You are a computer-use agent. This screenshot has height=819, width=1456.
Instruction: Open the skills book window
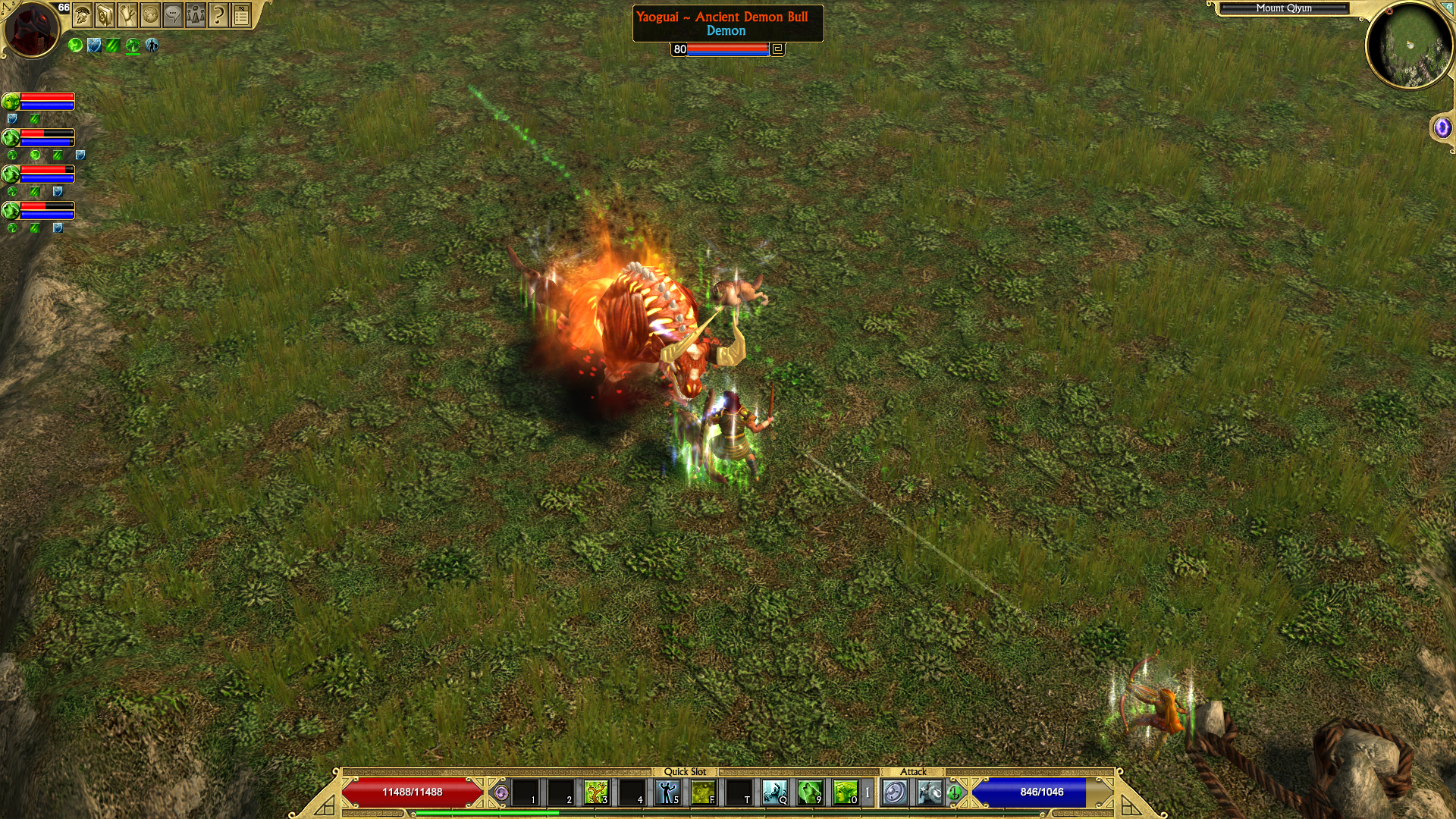tap(105, 14)
